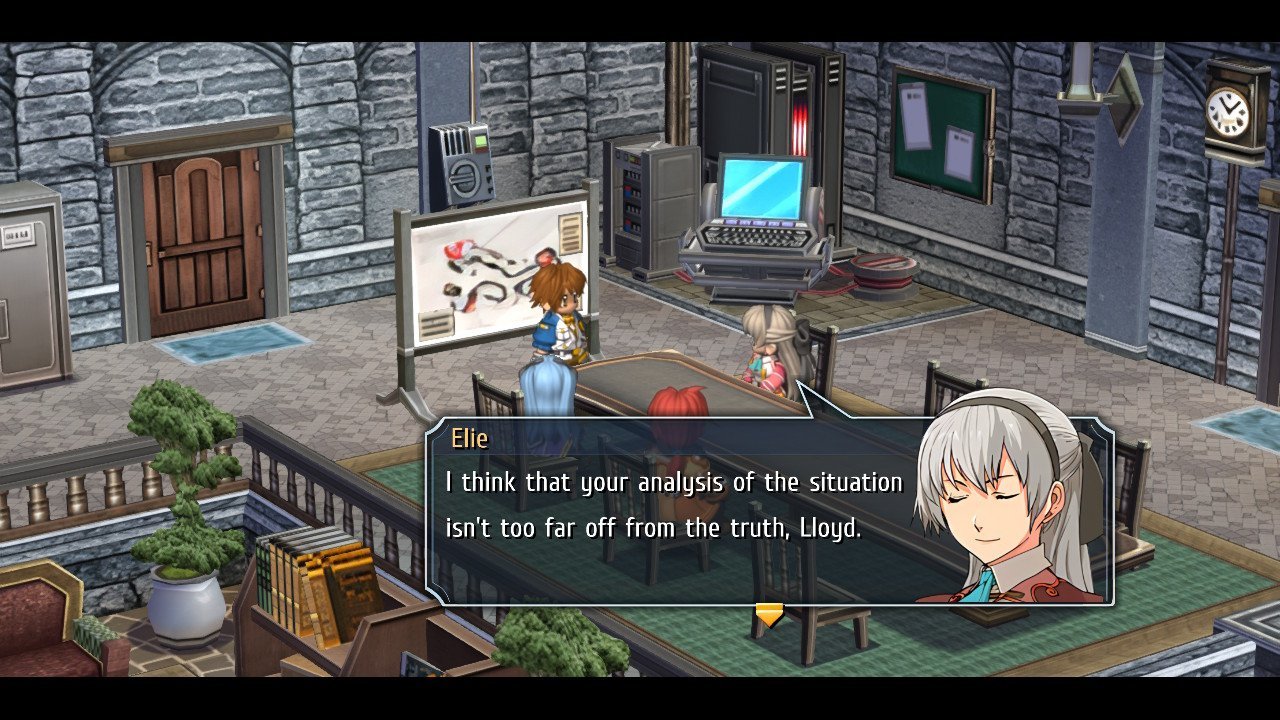Click the yellow dialogue continue arrow
The width and height of the screenshot is (1280, 720).
768,615
